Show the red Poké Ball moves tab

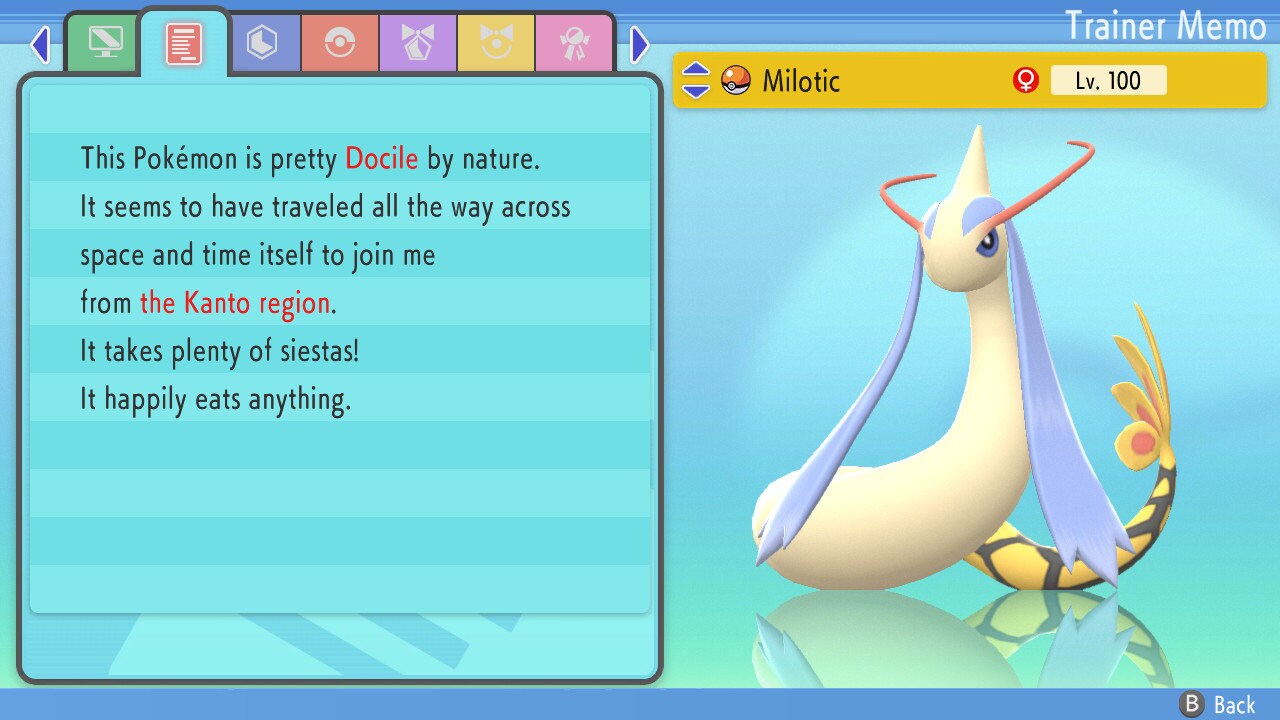[340, 43]
